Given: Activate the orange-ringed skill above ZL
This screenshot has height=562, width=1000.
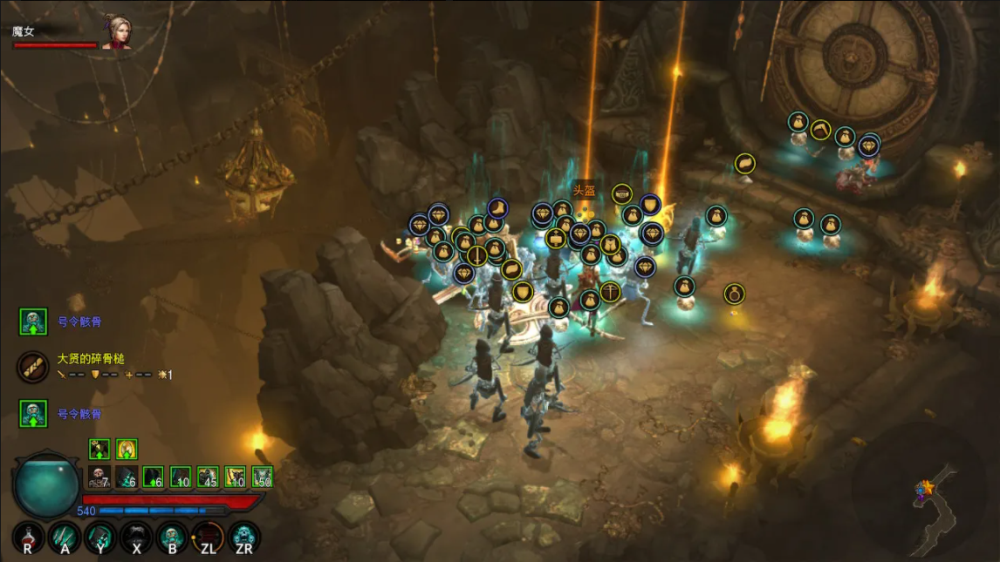Looking at the screenshot, I should click(208, 538).
